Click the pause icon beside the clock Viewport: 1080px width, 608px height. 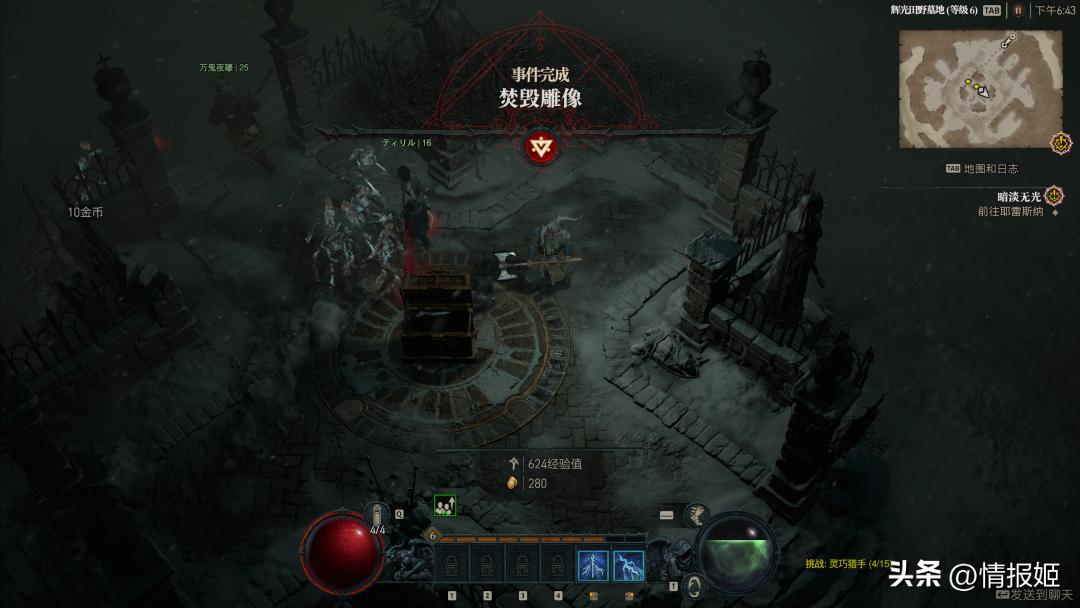pyautogui.click(x=1018, y=10)
